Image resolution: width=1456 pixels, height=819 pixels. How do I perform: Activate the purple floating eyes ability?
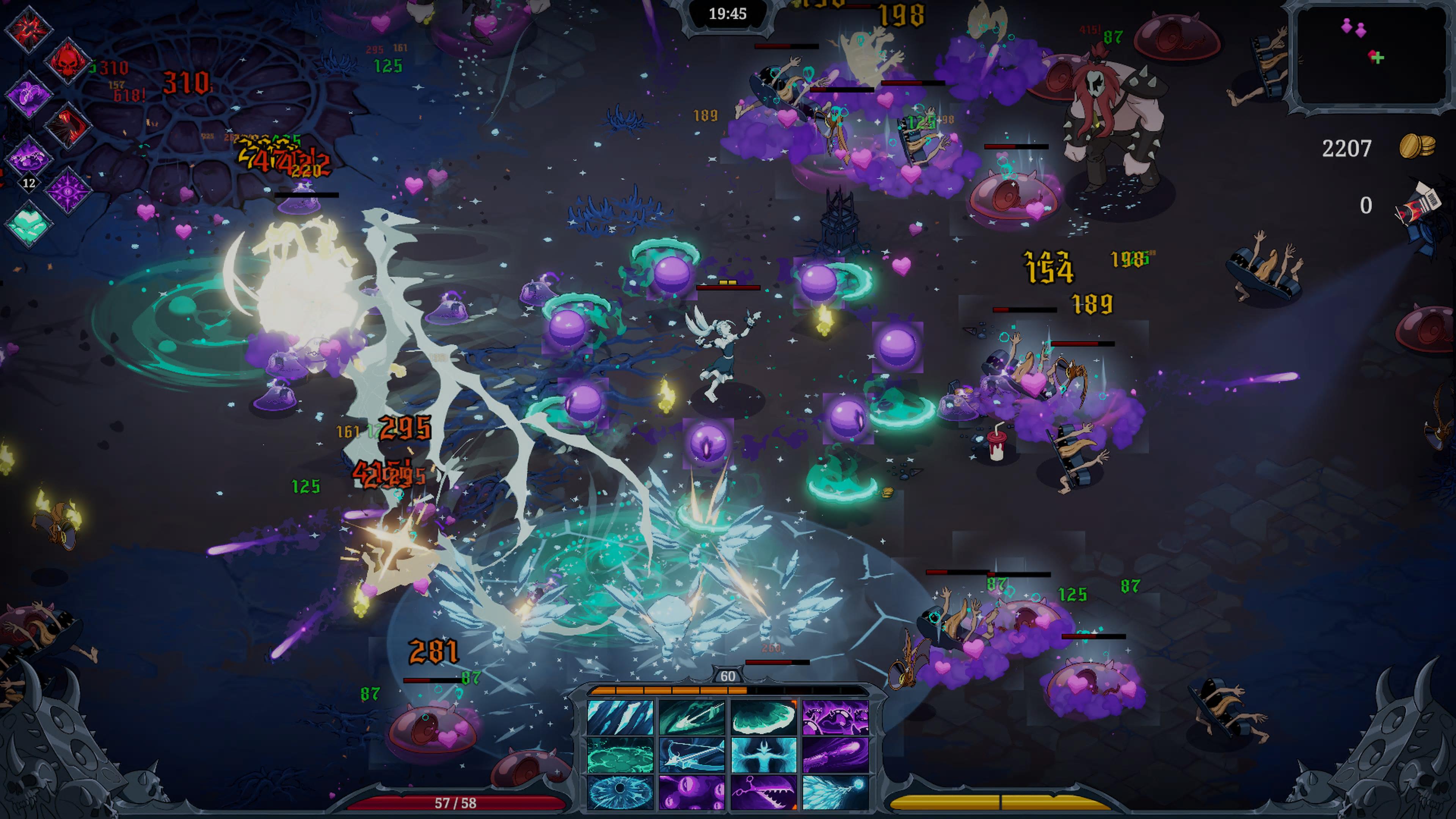pos(692,792)
